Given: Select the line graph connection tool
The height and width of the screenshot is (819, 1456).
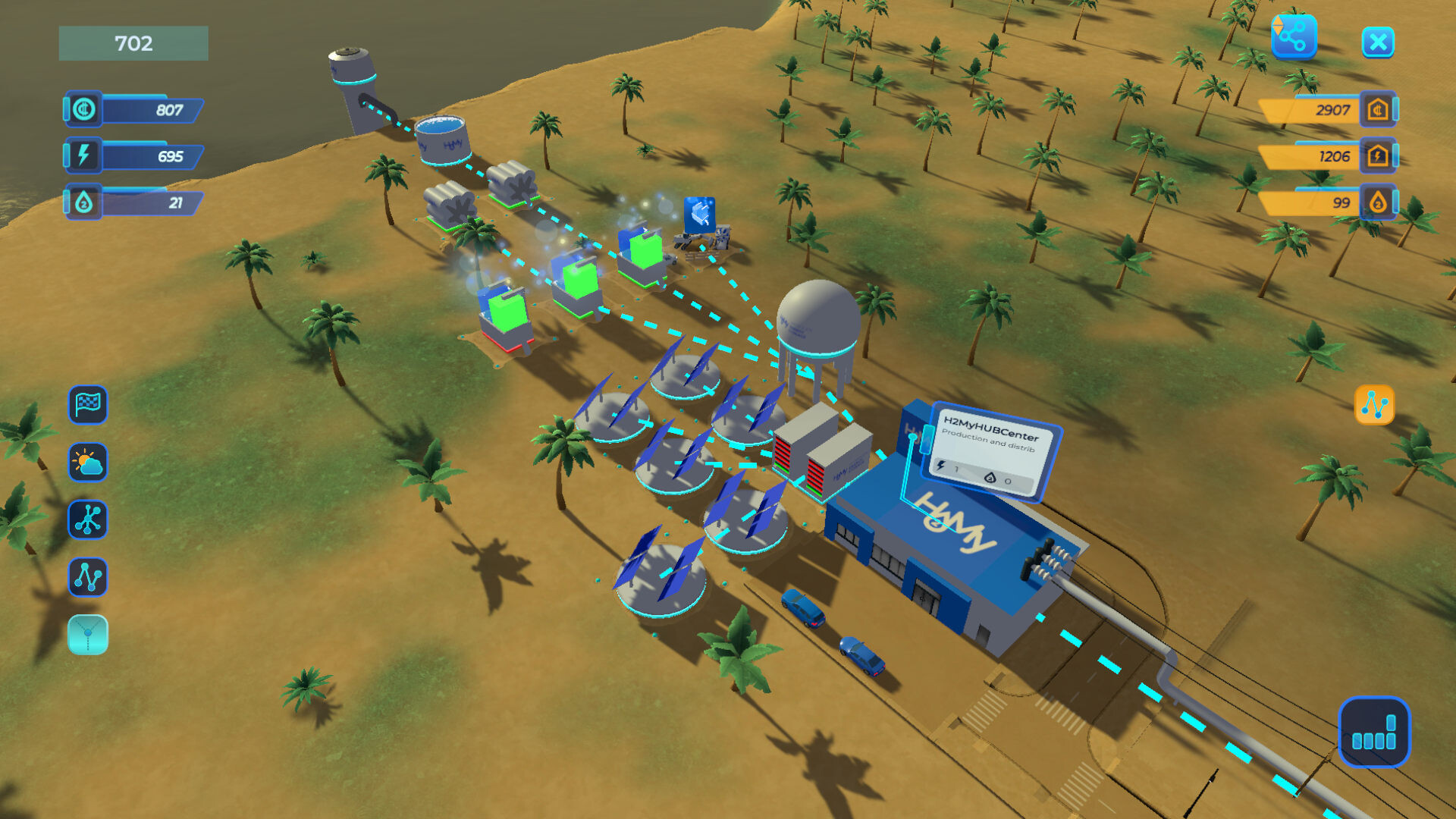Looking at the screenshot, I should pyautogui.click(x=86, y=577).
